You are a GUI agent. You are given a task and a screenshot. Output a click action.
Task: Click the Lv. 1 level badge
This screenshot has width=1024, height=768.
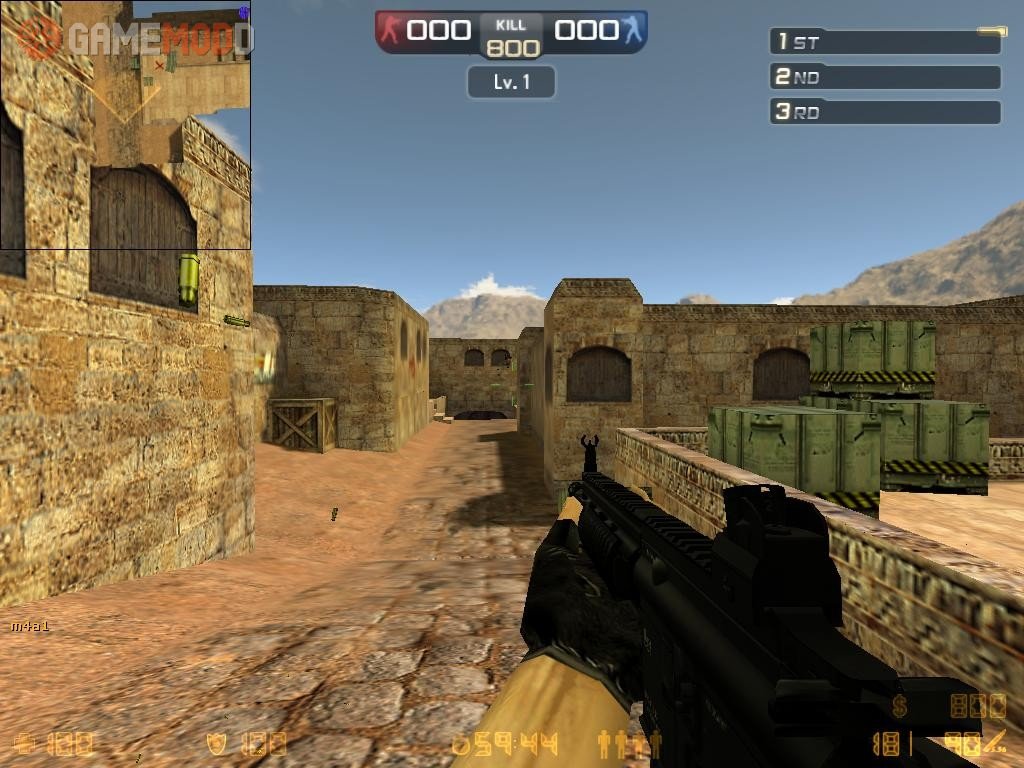point(511,82)
